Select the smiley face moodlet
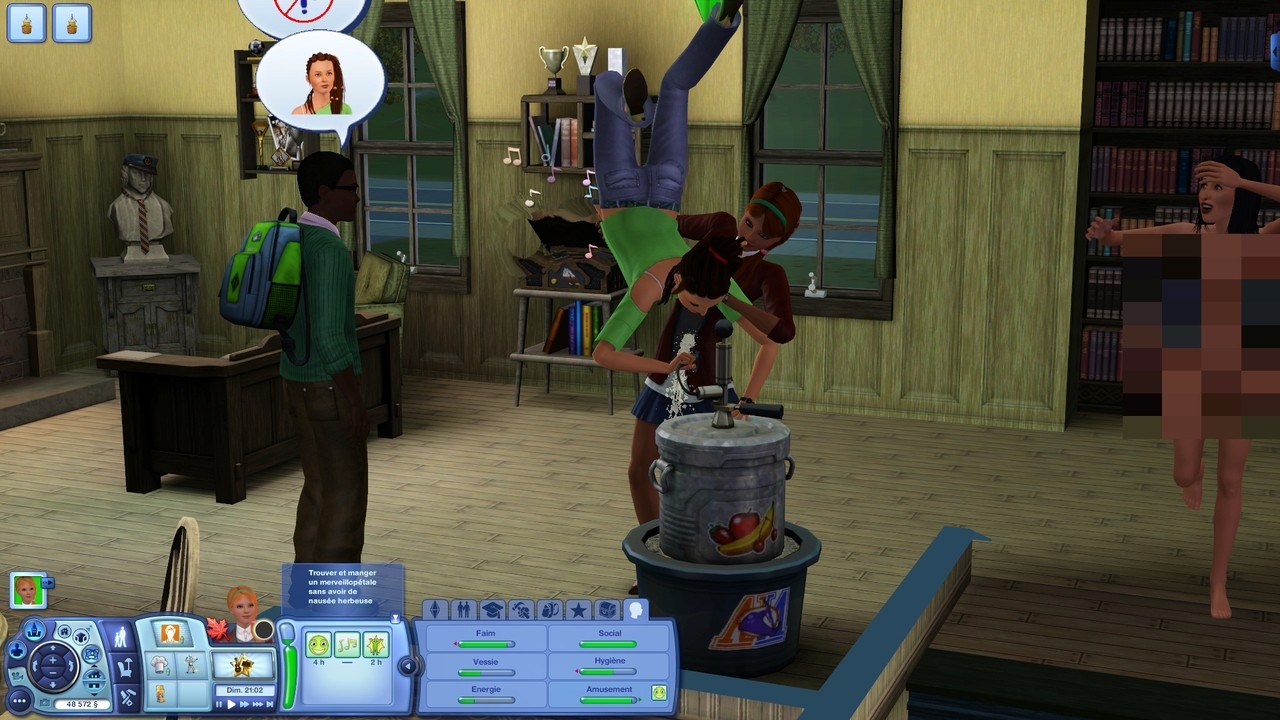The width and height of the screenshot is (1280, 720). click(x=318, y=645)
